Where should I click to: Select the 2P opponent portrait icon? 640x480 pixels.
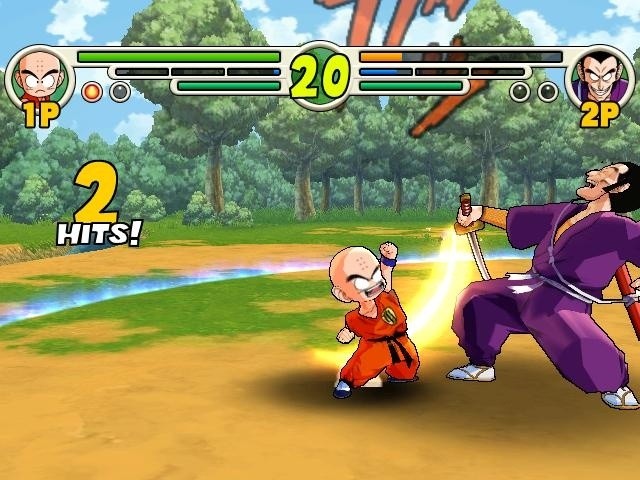coord(600,75)
